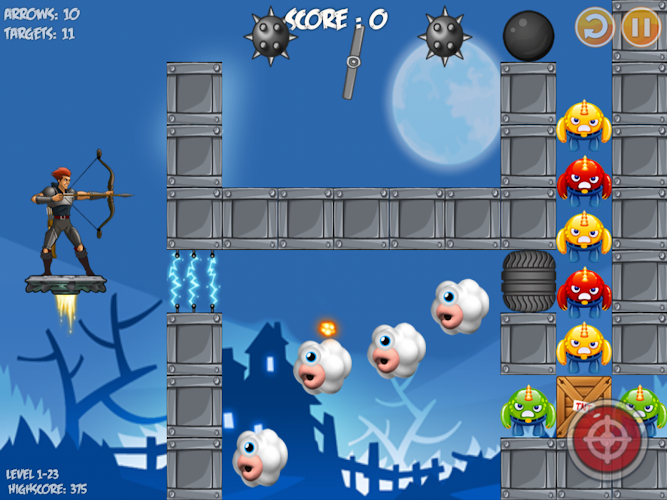Pause the game with the orange pause button
The width and height of the screenshot is (667, 500).
click(x=640, y=28)
